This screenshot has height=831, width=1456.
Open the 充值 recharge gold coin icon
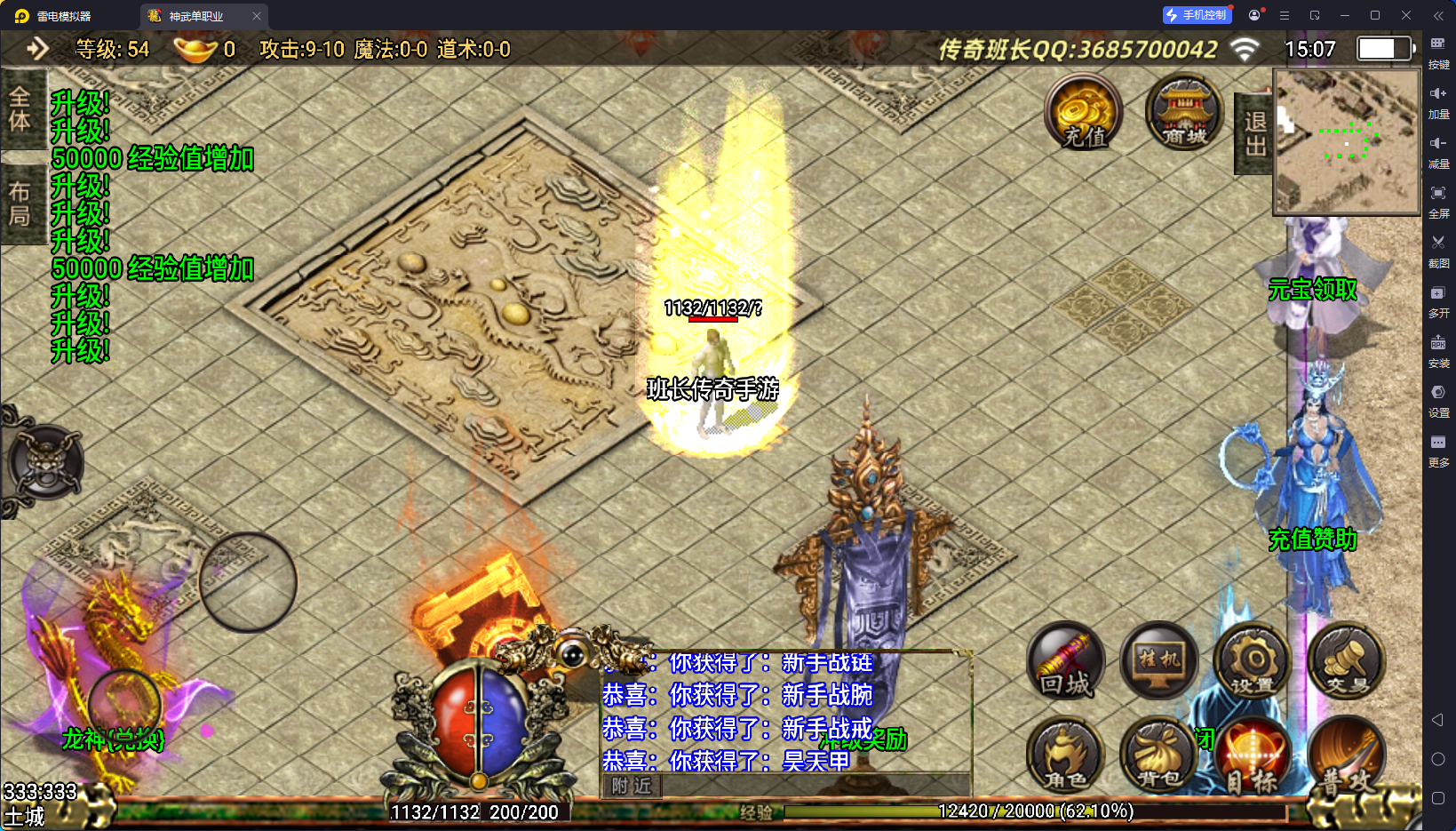(1084, 113)
